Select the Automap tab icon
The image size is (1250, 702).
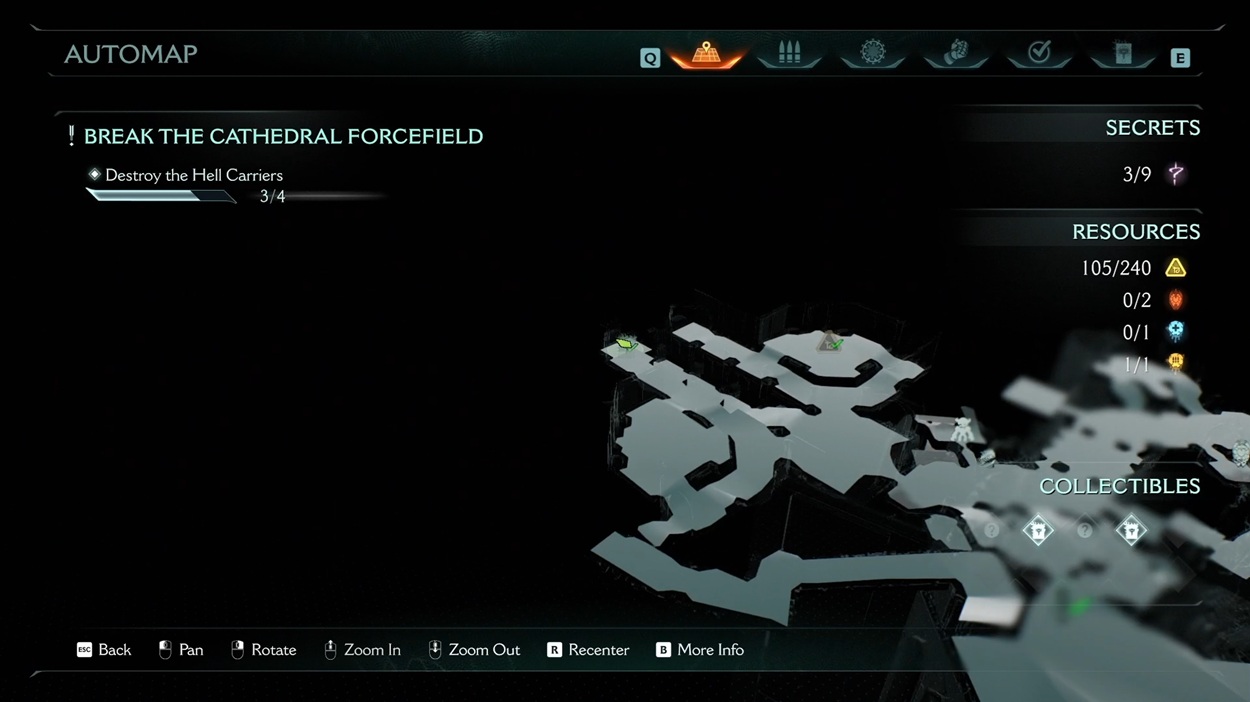pyautogui.click(x=706, y=53)
